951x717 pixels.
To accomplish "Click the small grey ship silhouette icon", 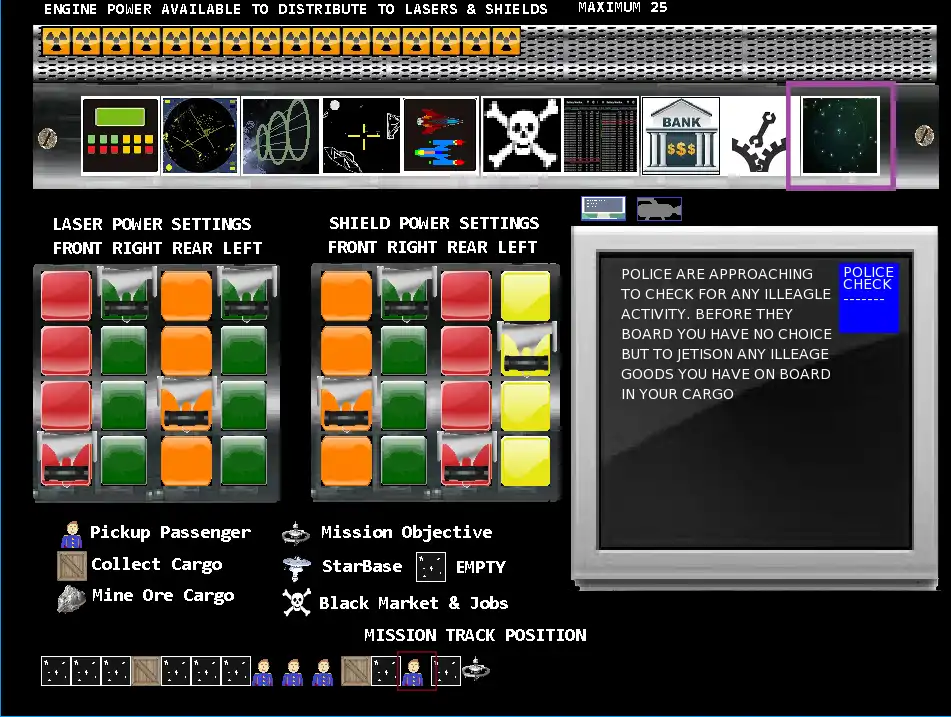I will point(659,208).
